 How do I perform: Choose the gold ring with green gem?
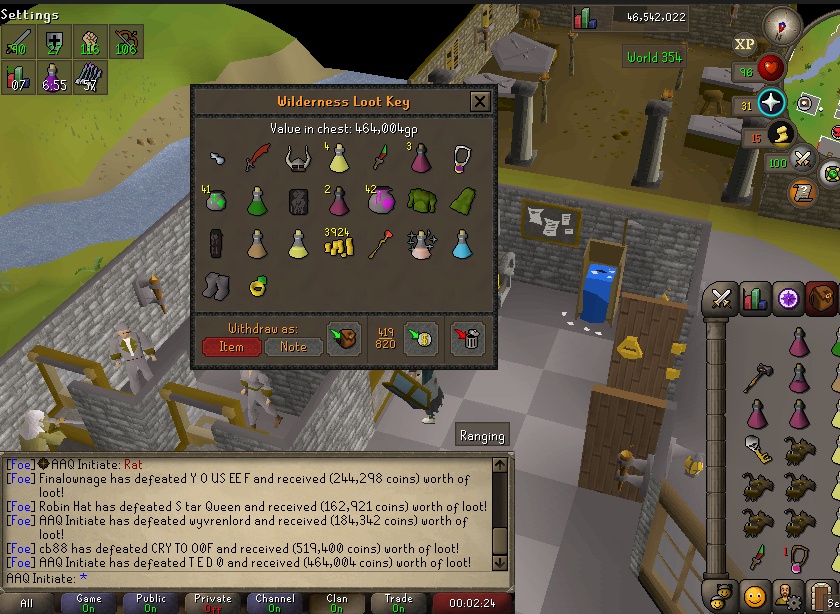(x=258, y=287)
